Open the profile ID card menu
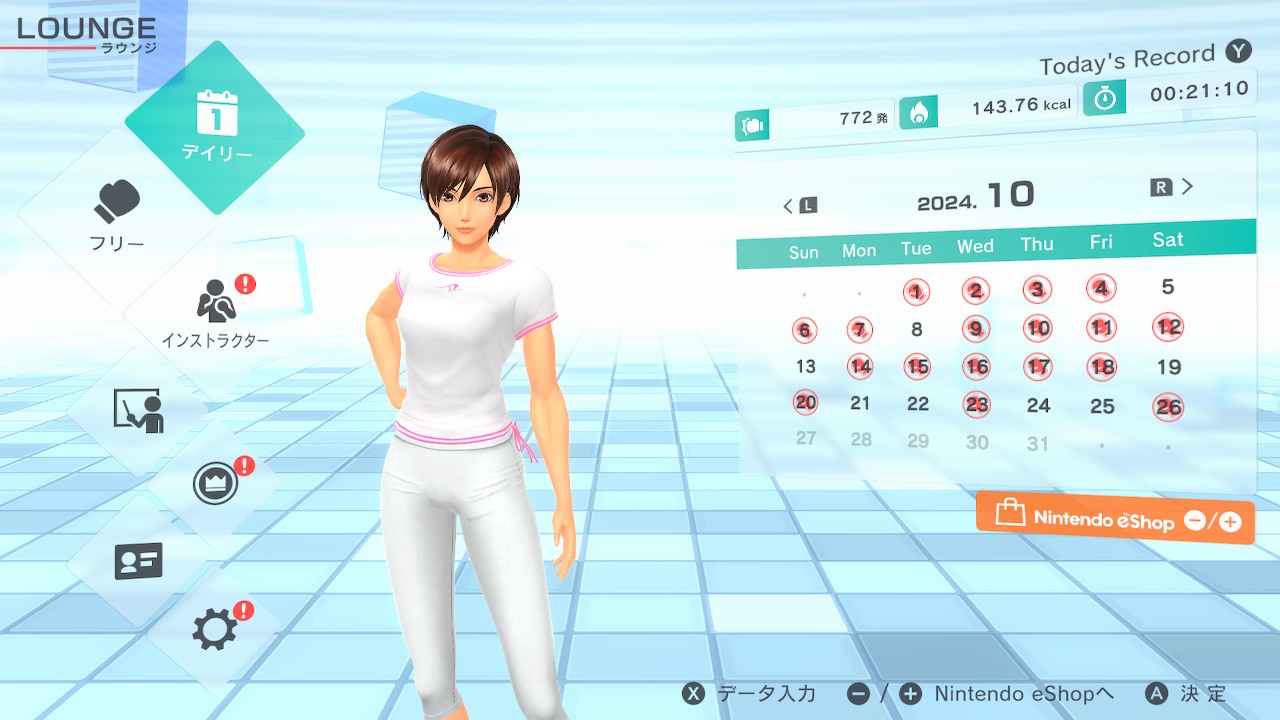Viewport: 1280px width, 720px height. click(x=138, y=561)
